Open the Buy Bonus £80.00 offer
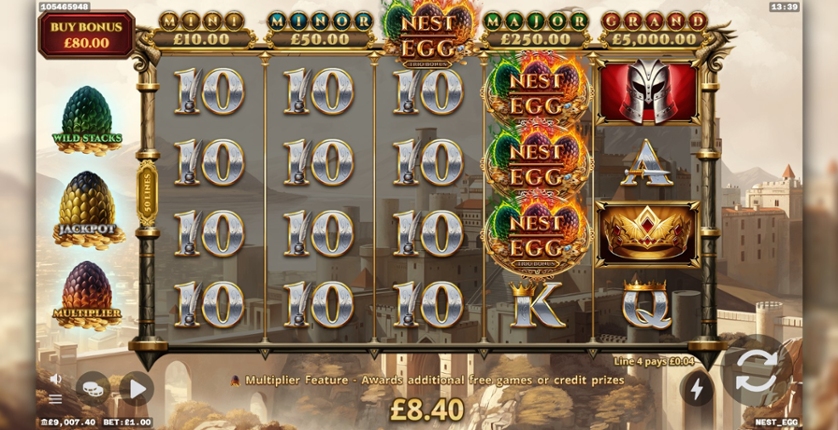Viewport: 838px width, 430px height. tap(86, 34)
